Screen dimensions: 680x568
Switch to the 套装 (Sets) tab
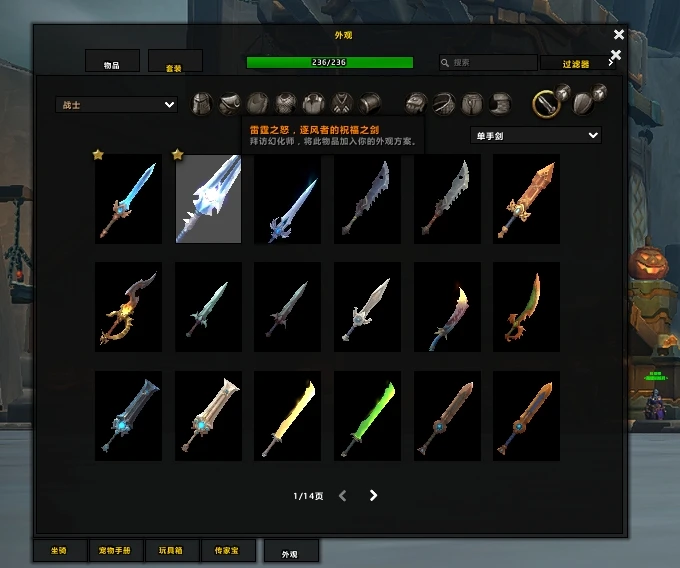coord(175,63)
